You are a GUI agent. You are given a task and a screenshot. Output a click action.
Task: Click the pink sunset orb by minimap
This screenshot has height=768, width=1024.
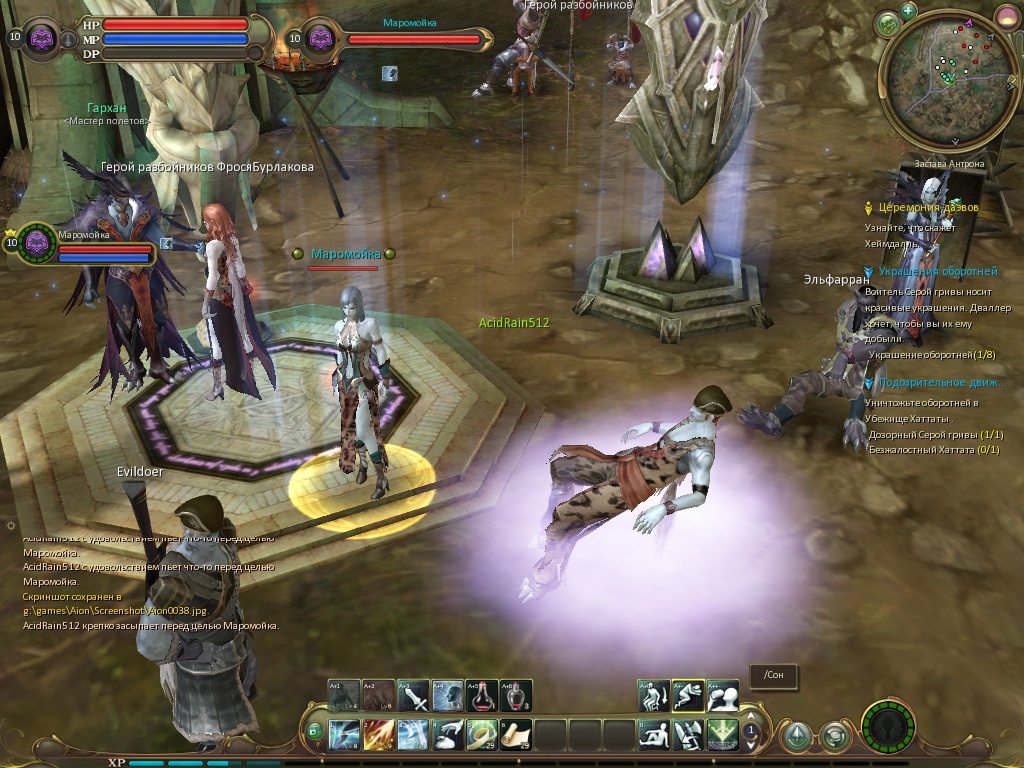click(1006, 17)
